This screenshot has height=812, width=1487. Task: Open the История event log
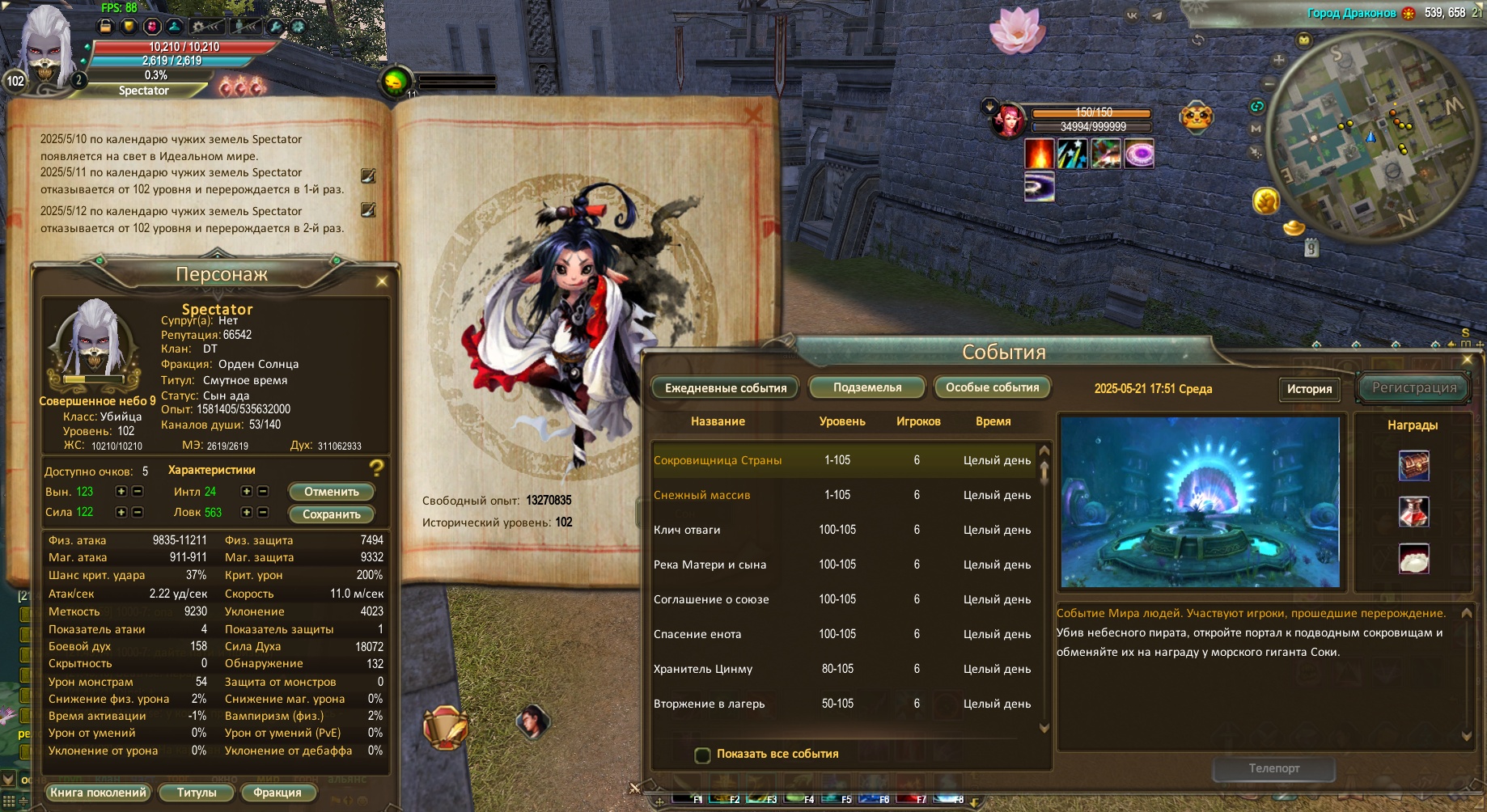pos(1308,389)
